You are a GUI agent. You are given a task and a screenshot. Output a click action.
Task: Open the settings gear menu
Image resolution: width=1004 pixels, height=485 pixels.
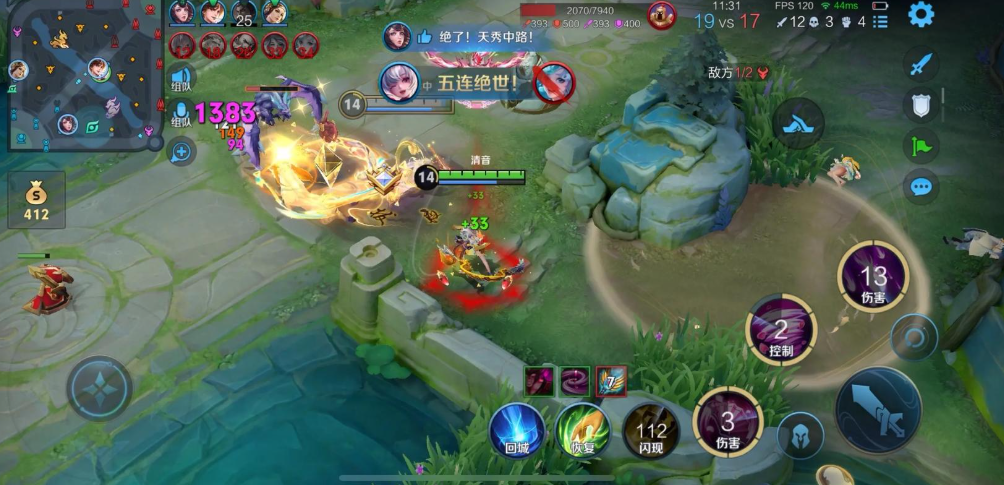coord(920,14)
